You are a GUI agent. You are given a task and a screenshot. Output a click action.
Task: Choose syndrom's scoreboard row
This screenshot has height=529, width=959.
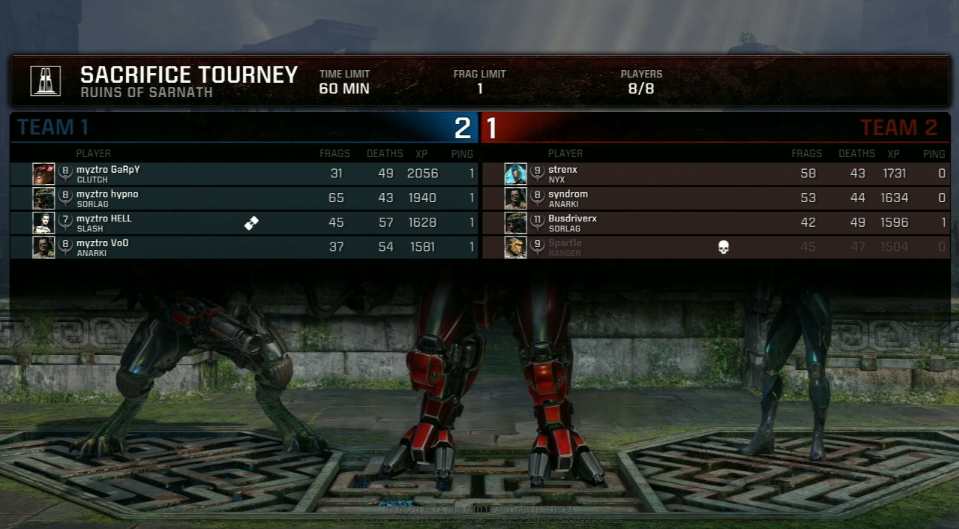[714, 198]
